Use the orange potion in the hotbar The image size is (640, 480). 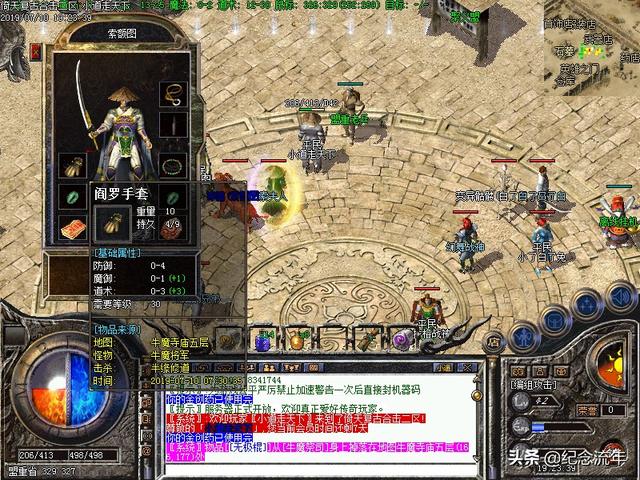[297, 341]
